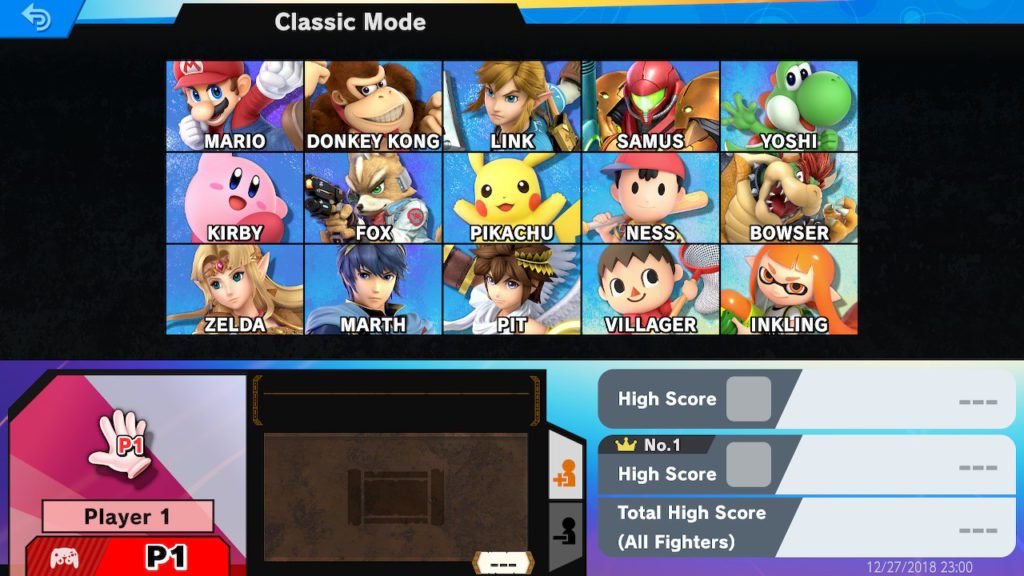Pick the Fox fighter tile
The height and width of the screenshot is (576, 1024).
pyautogui.click(x=373, y=198)
